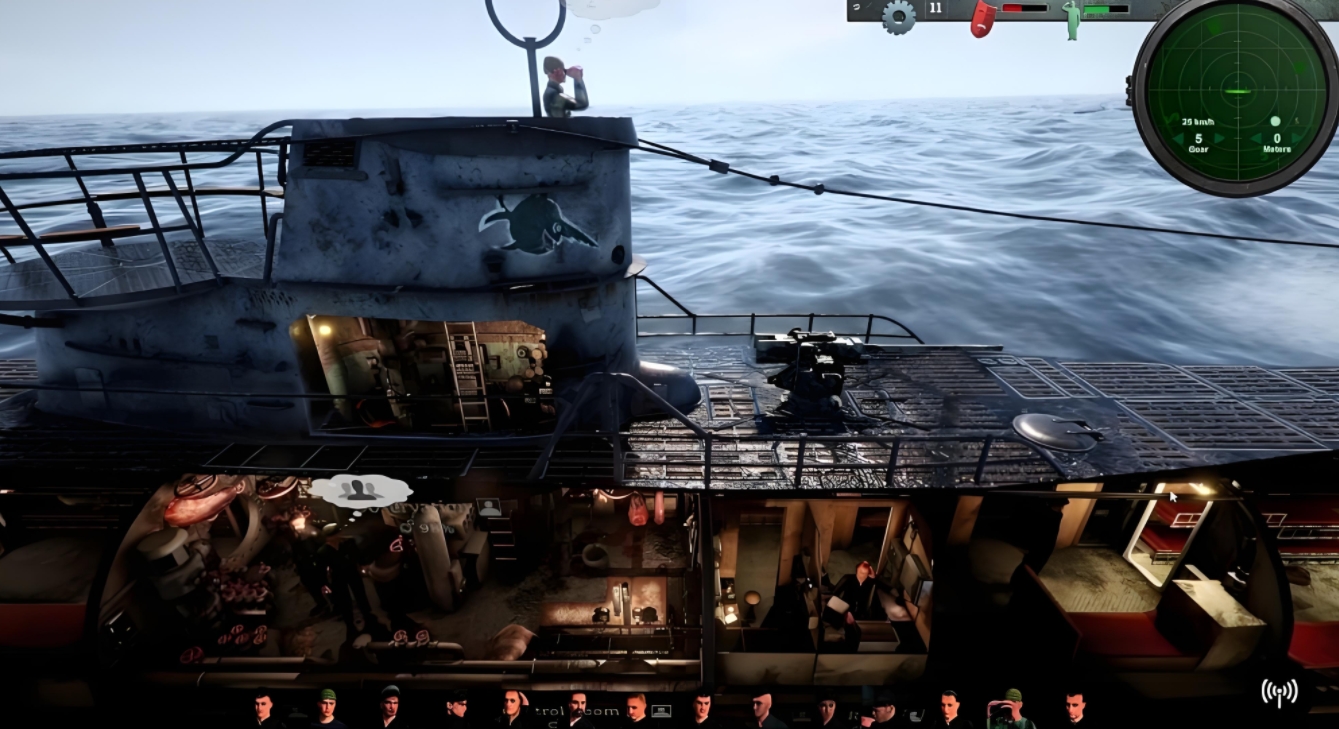Viewport: 1339px width, 729px height.
Task: Increase depth with the right meters arrow
Action: pyautogui.click(x=1298, y=138)
